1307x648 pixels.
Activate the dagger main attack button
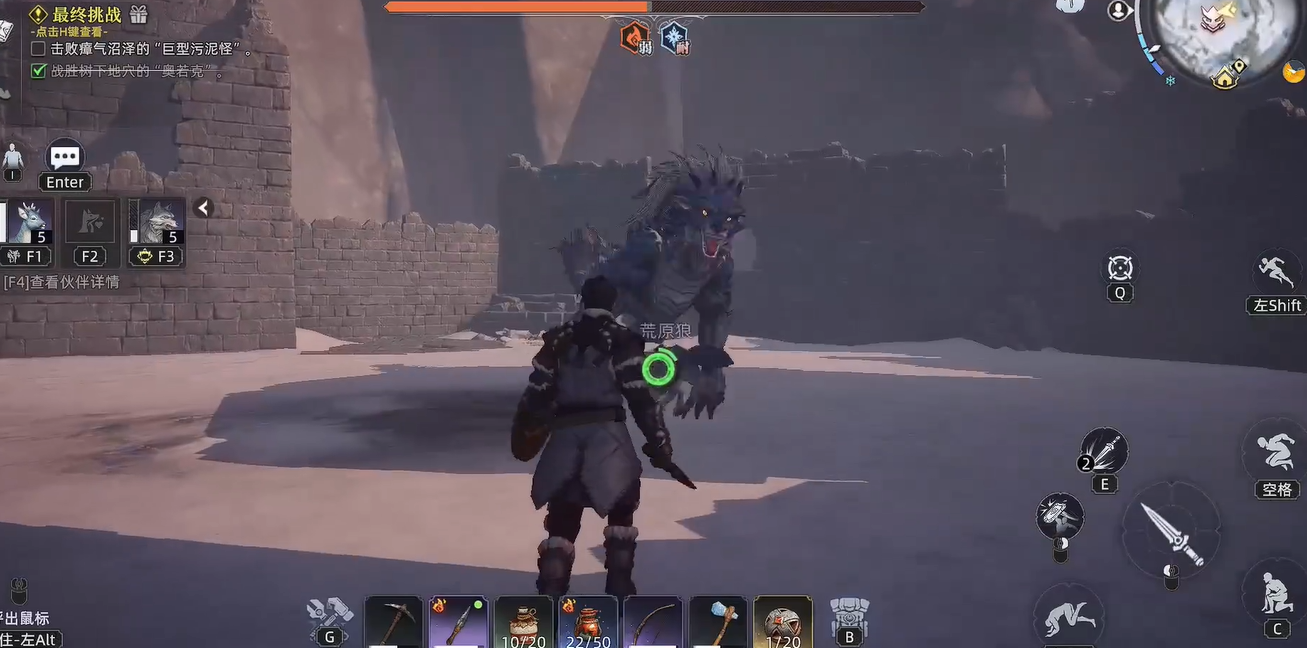1172,528
